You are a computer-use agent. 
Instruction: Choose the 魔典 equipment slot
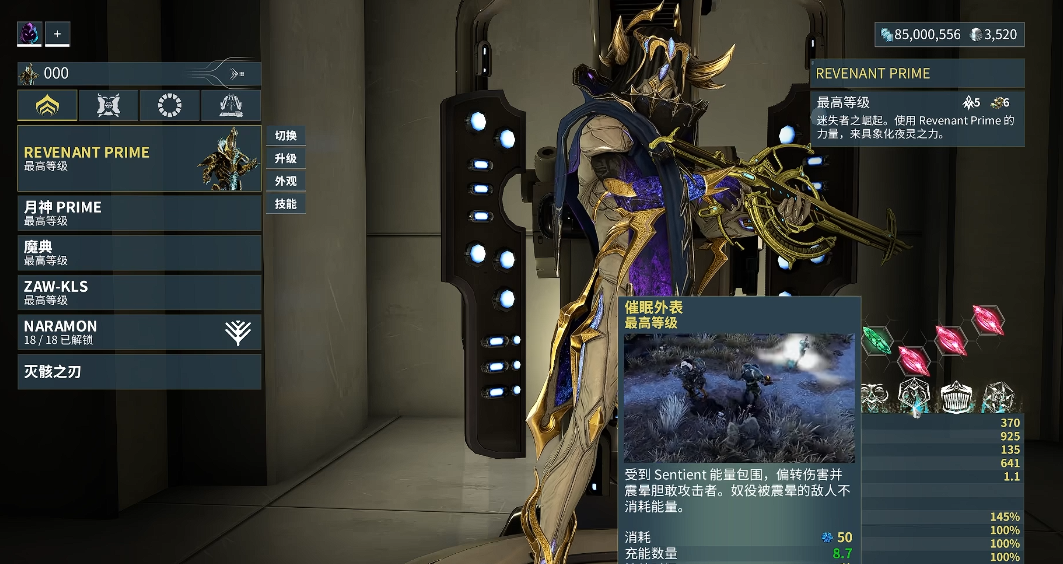[139, 252]
